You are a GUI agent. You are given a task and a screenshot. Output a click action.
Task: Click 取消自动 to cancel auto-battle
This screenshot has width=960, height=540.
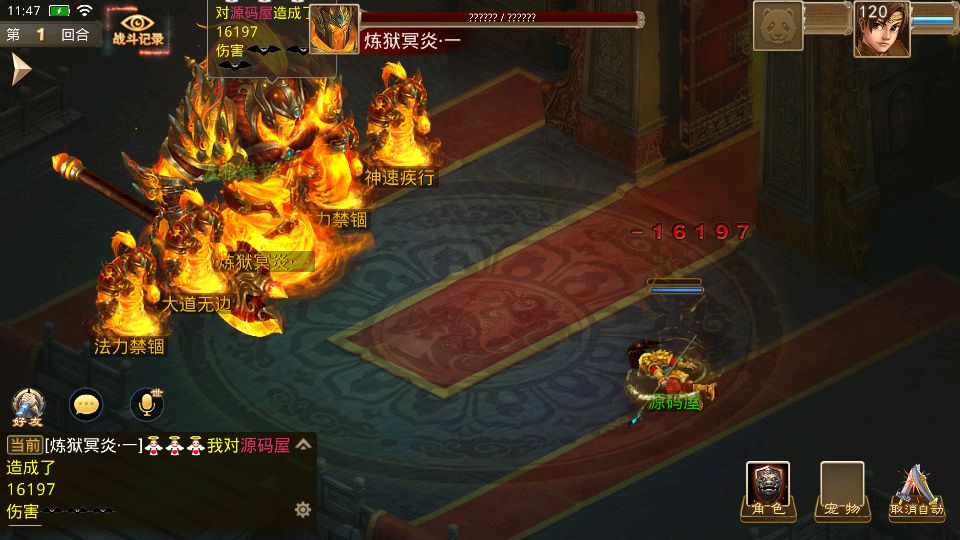917,492
